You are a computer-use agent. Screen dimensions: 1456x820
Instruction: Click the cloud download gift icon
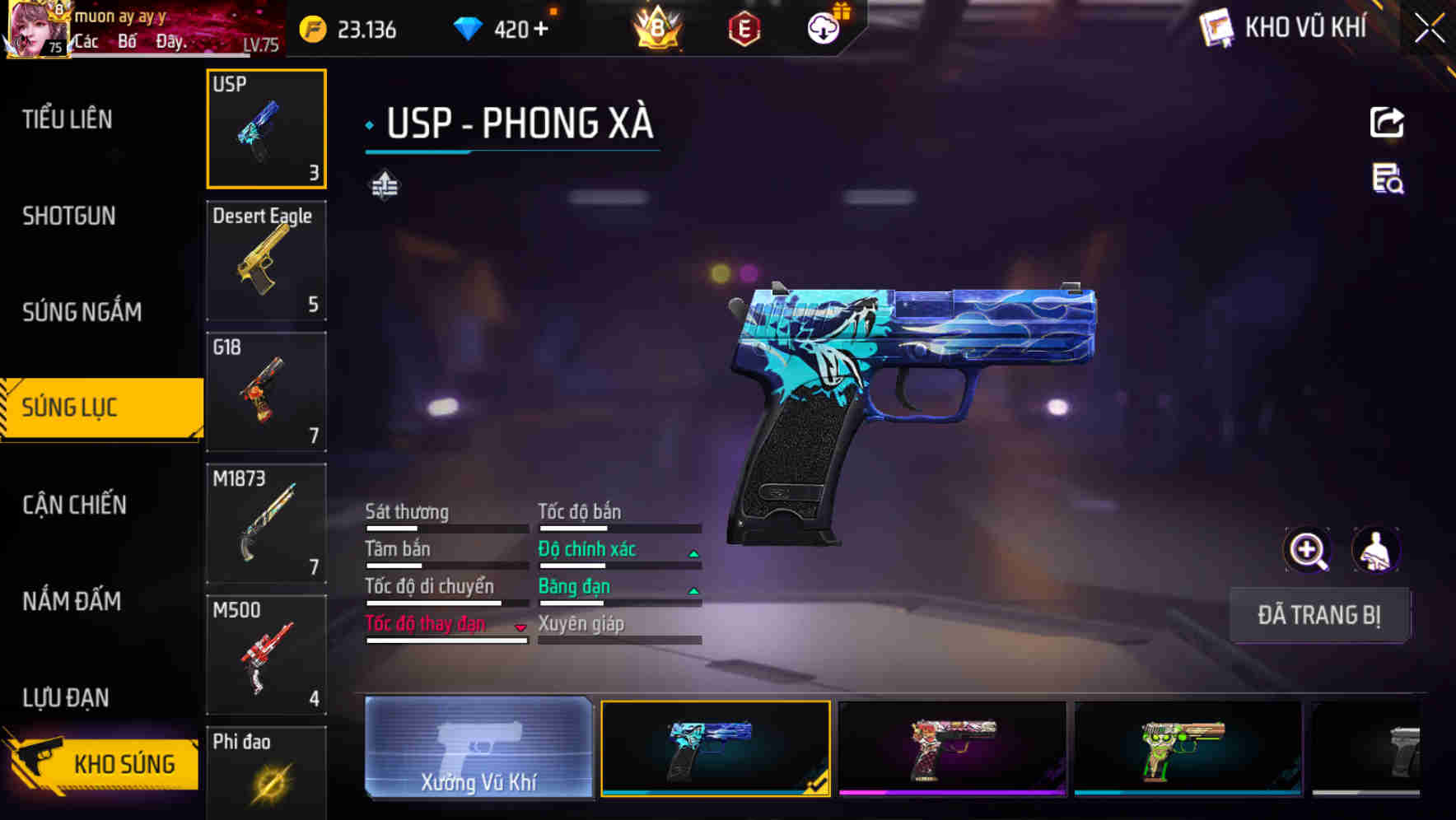tap(823, 29)
